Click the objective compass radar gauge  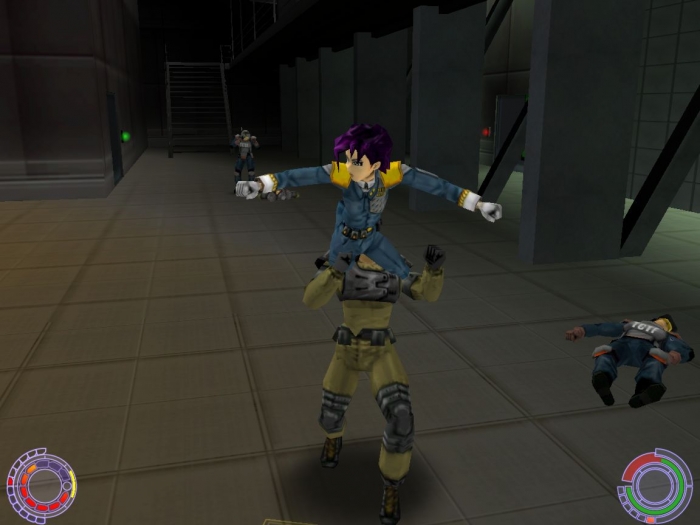pos(41,487)
